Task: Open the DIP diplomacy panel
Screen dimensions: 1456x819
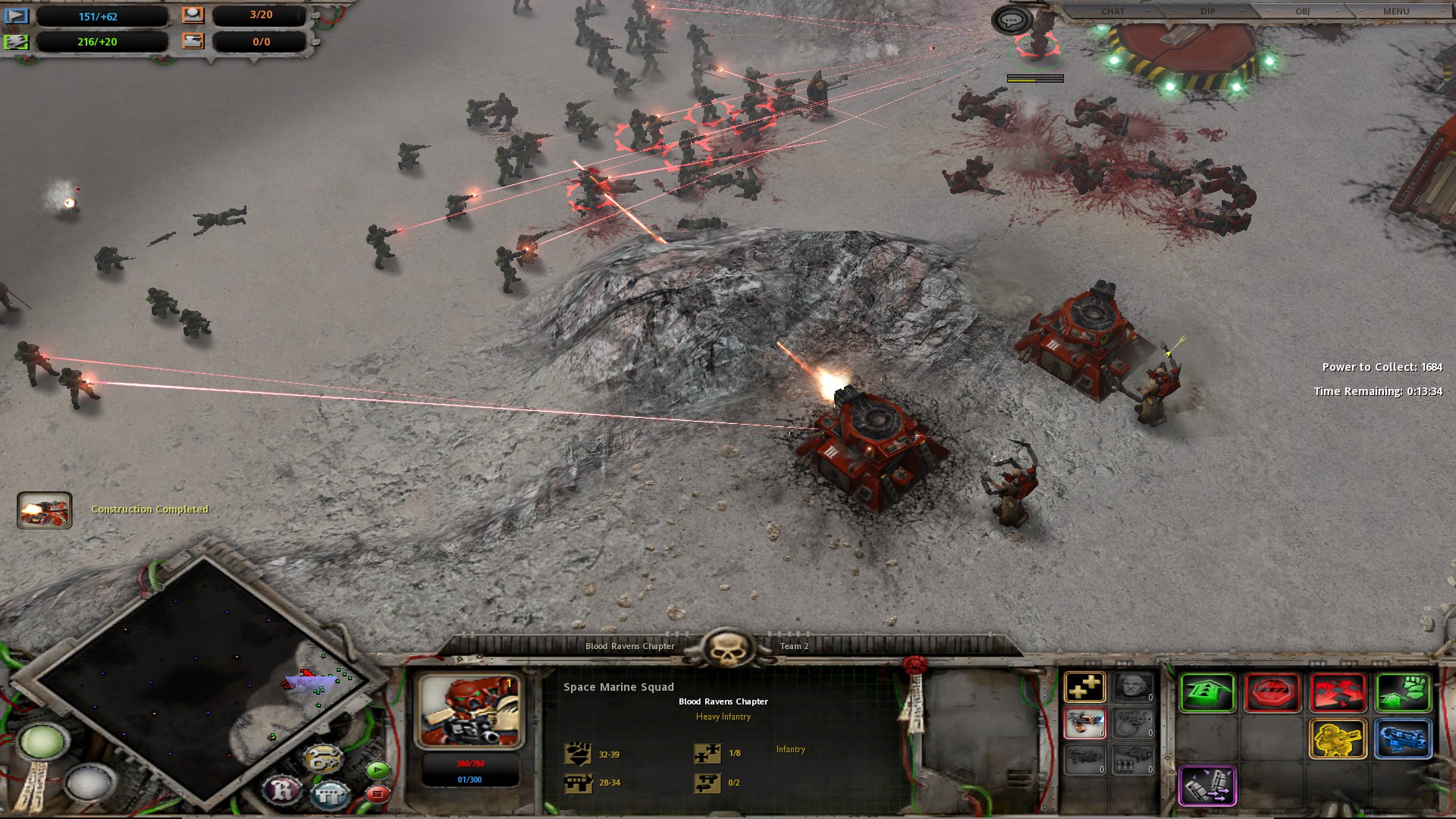Action: (1208, 11)
